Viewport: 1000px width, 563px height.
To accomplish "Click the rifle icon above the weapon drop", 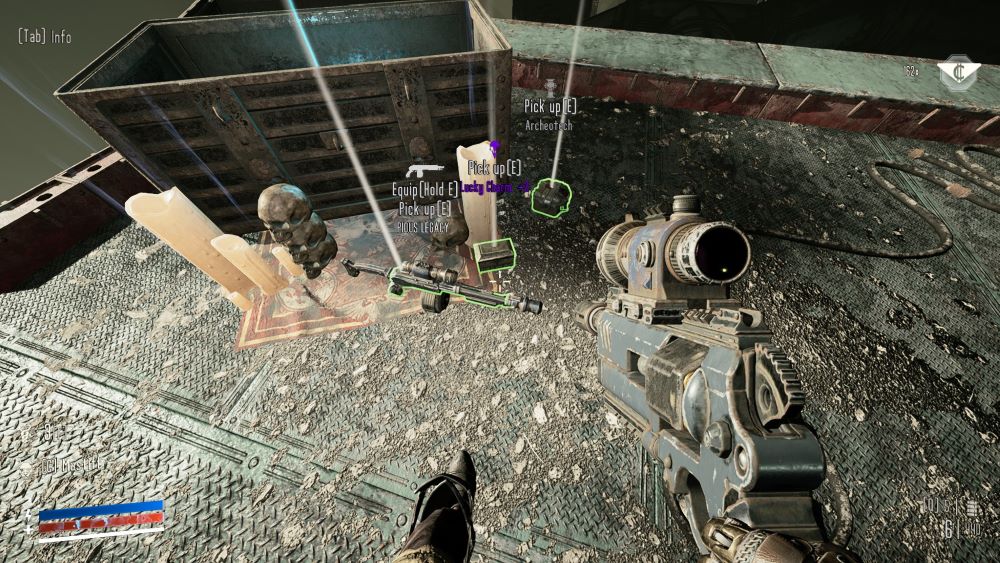I will click(x=425, y=171).
